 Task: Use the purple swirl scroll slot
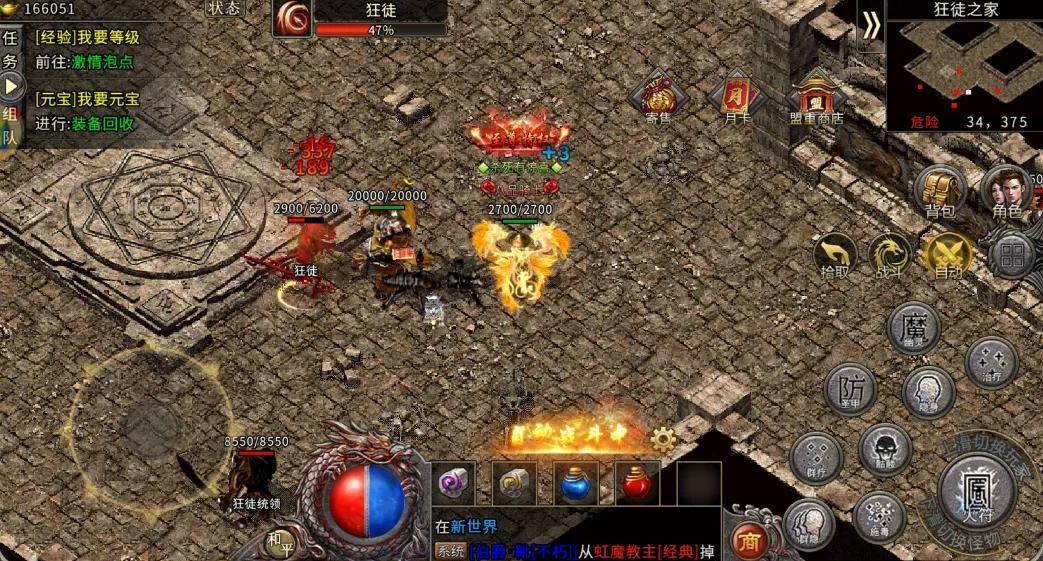(455, 483)
